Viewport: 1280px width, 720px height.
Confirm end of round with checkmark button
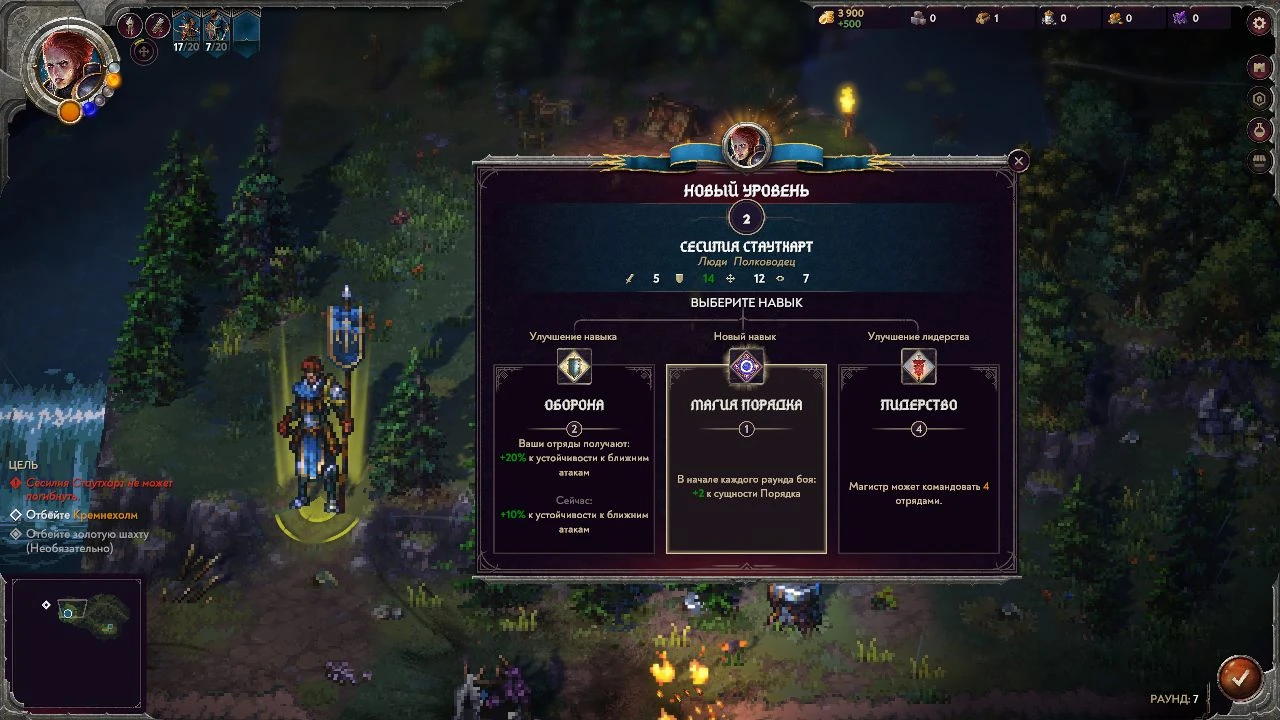(1238, 677)
